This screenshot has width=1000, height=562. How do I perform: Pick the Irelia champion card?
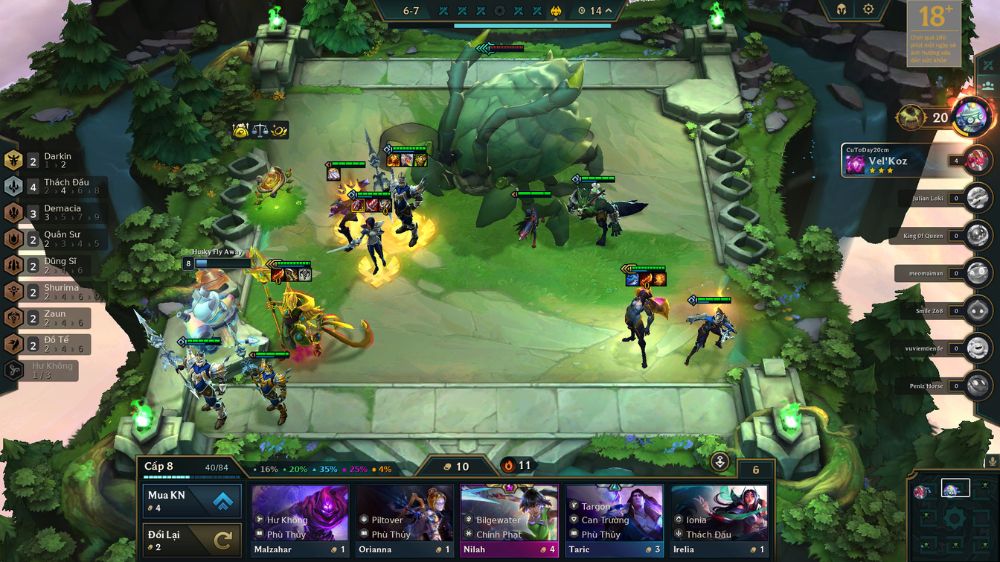719,520
